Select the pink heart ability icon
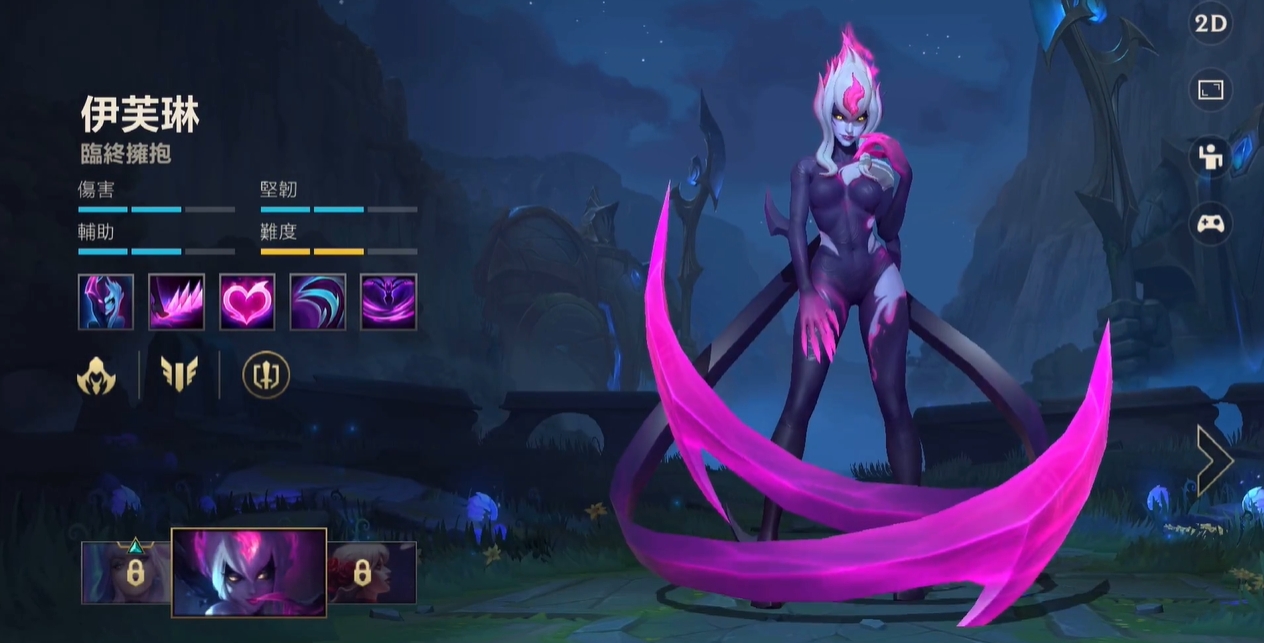 pyautogui.click(x=247, y=301)
